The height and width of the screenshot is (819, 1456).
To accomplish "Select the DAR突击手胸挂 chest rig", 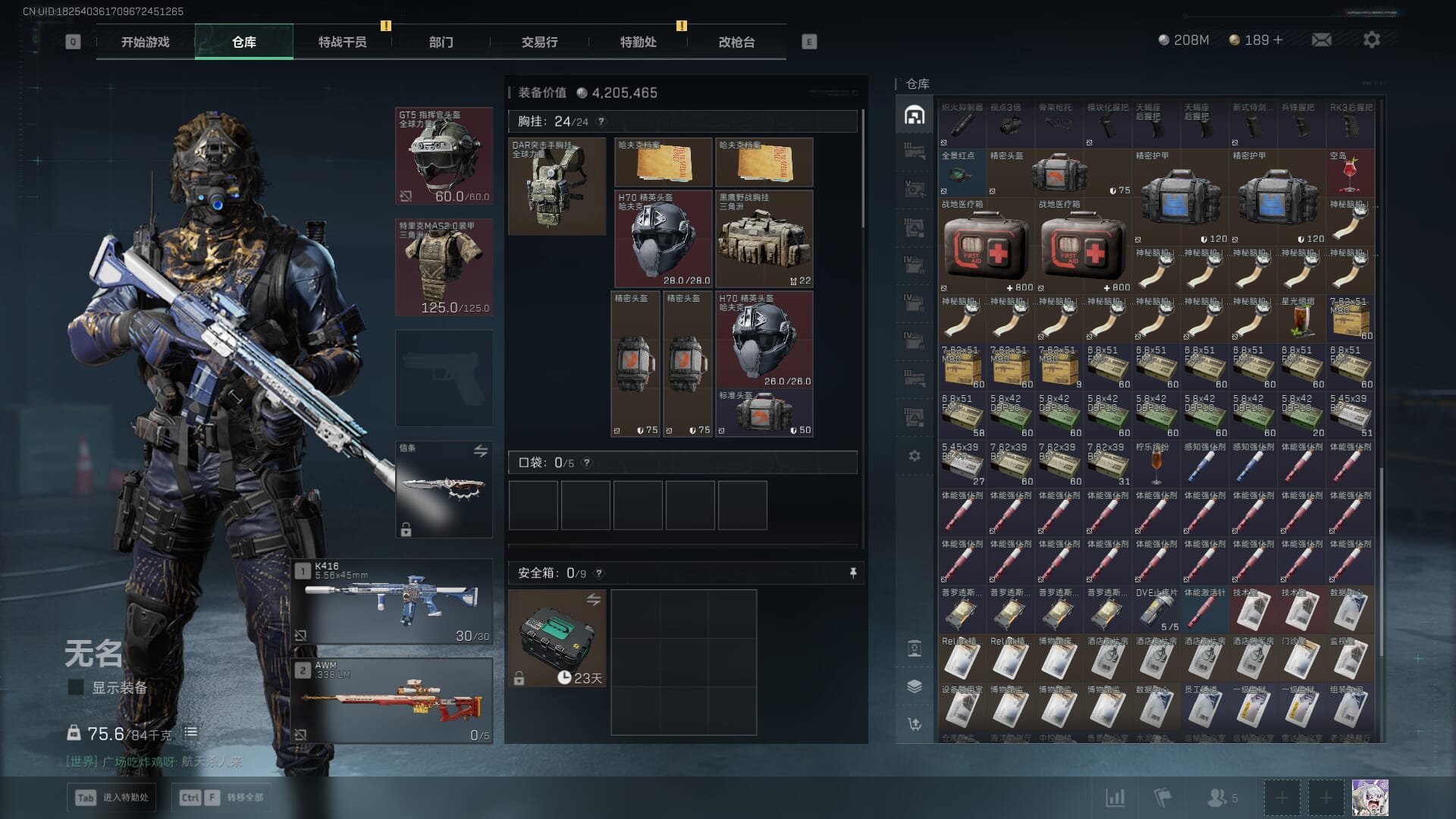I will (x=557, y=186).
